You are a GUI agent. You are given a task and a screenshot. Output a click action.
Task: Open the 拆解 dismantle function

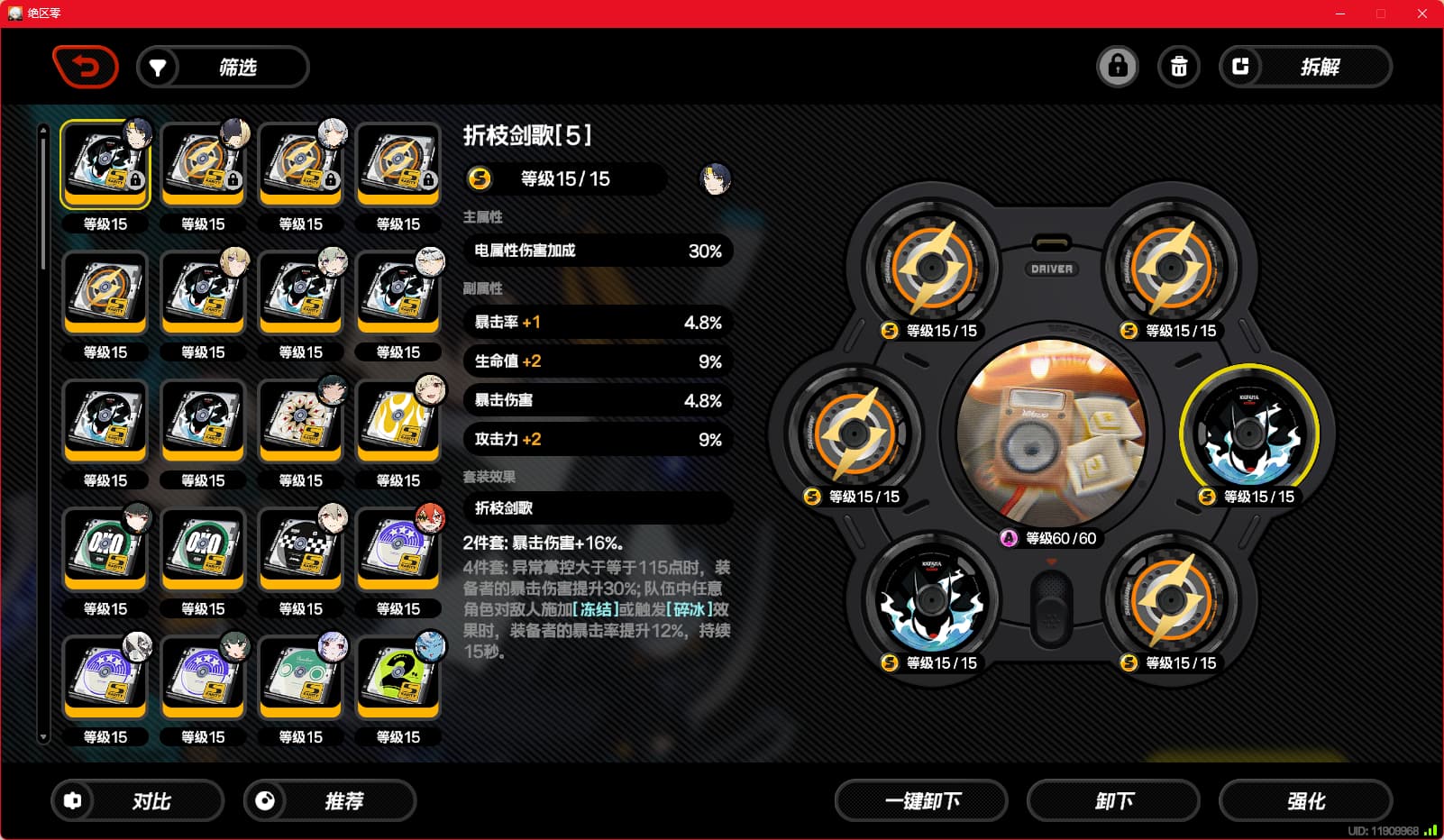click(x=1305, y=67)
